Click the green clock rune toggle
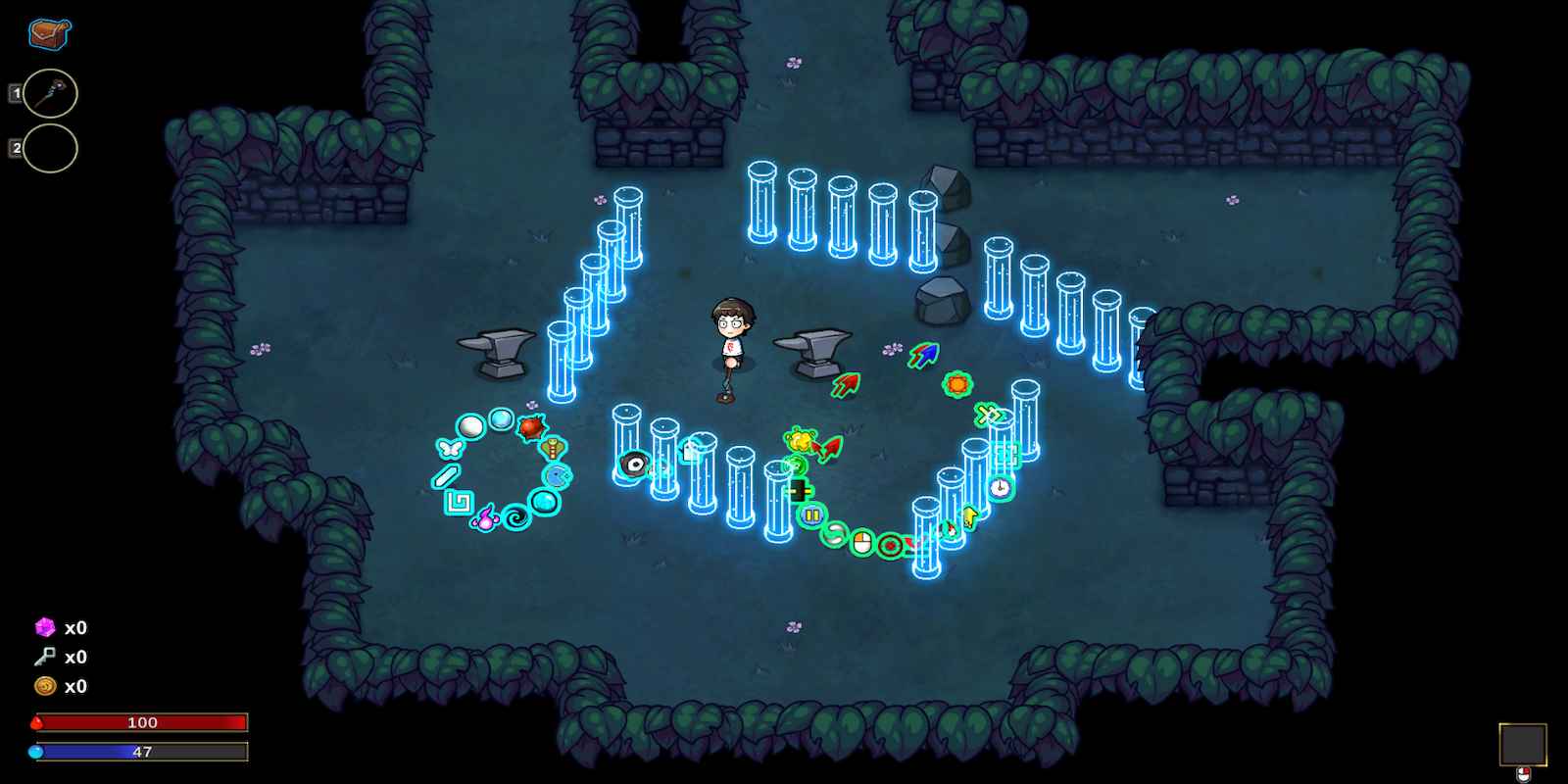The height and width of the screenshot is (784, 1568). point(1000,486)
